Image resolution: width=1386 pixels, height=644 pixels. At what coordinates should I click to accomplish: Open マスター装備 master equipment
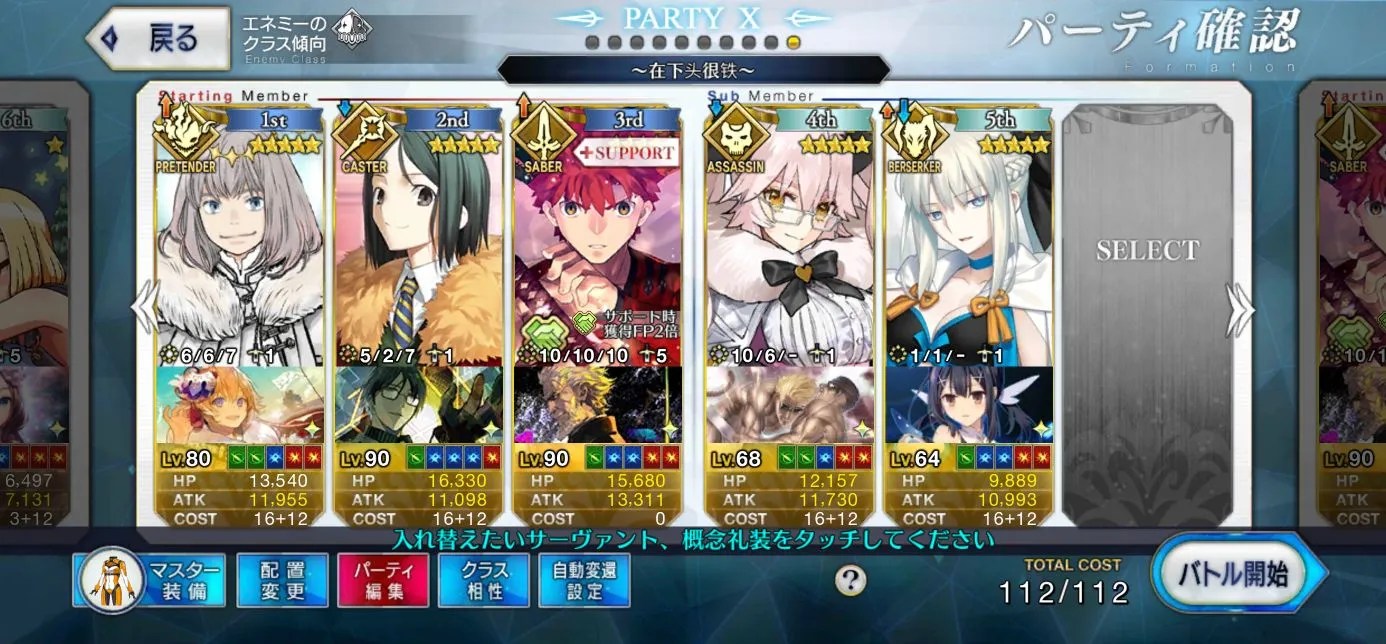click(x=150, y=580)
